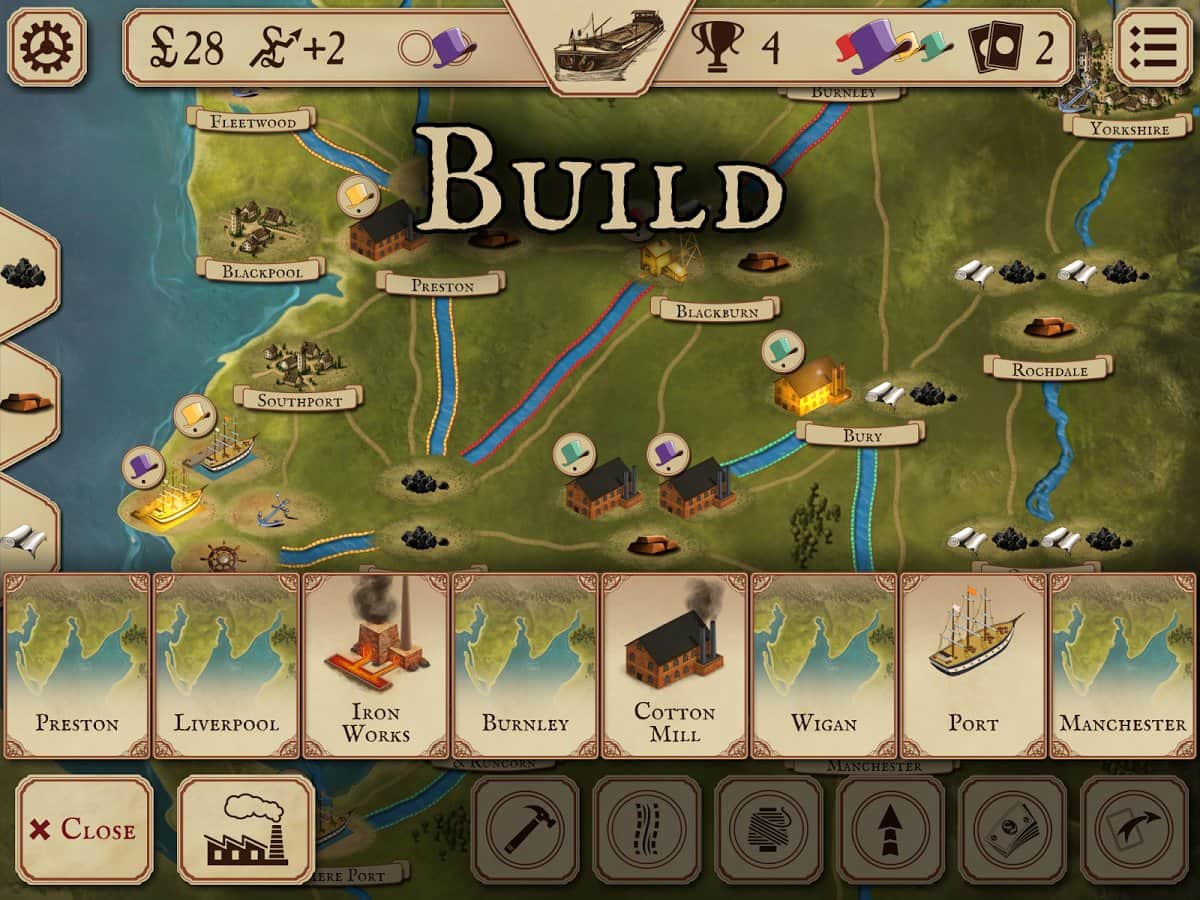Select the Preston card
This screenshot has width=1200, height=900.
pyautogui.click(x=78, y=665)
